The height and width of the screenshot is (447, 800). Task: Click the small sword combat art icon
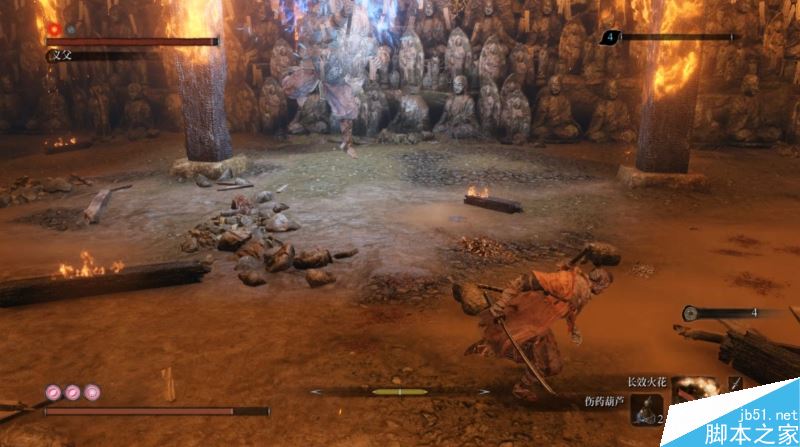coord(735,384)
